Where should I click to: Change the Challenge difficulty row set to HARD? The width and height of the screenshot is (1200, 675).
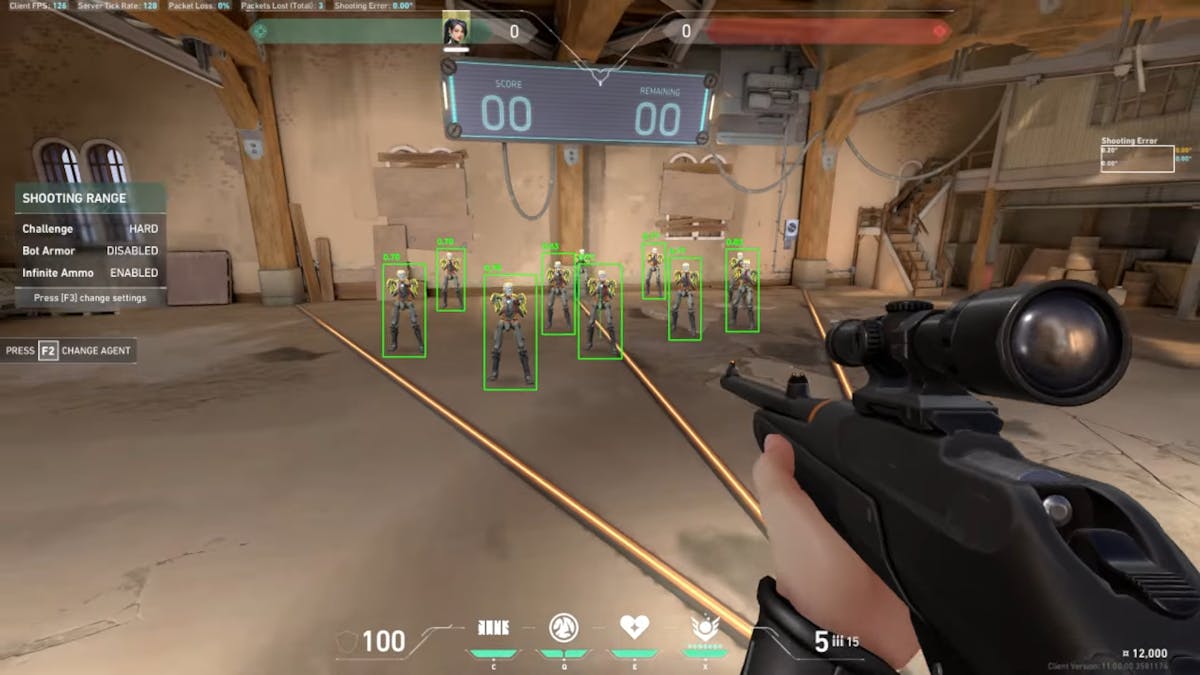pos(90,229)
